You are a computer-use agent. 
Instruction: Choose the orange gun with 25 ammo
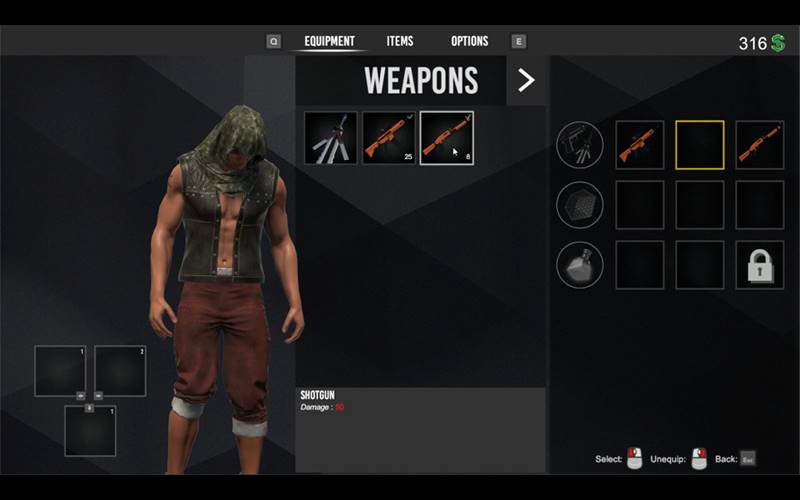(x=389, y=138)
